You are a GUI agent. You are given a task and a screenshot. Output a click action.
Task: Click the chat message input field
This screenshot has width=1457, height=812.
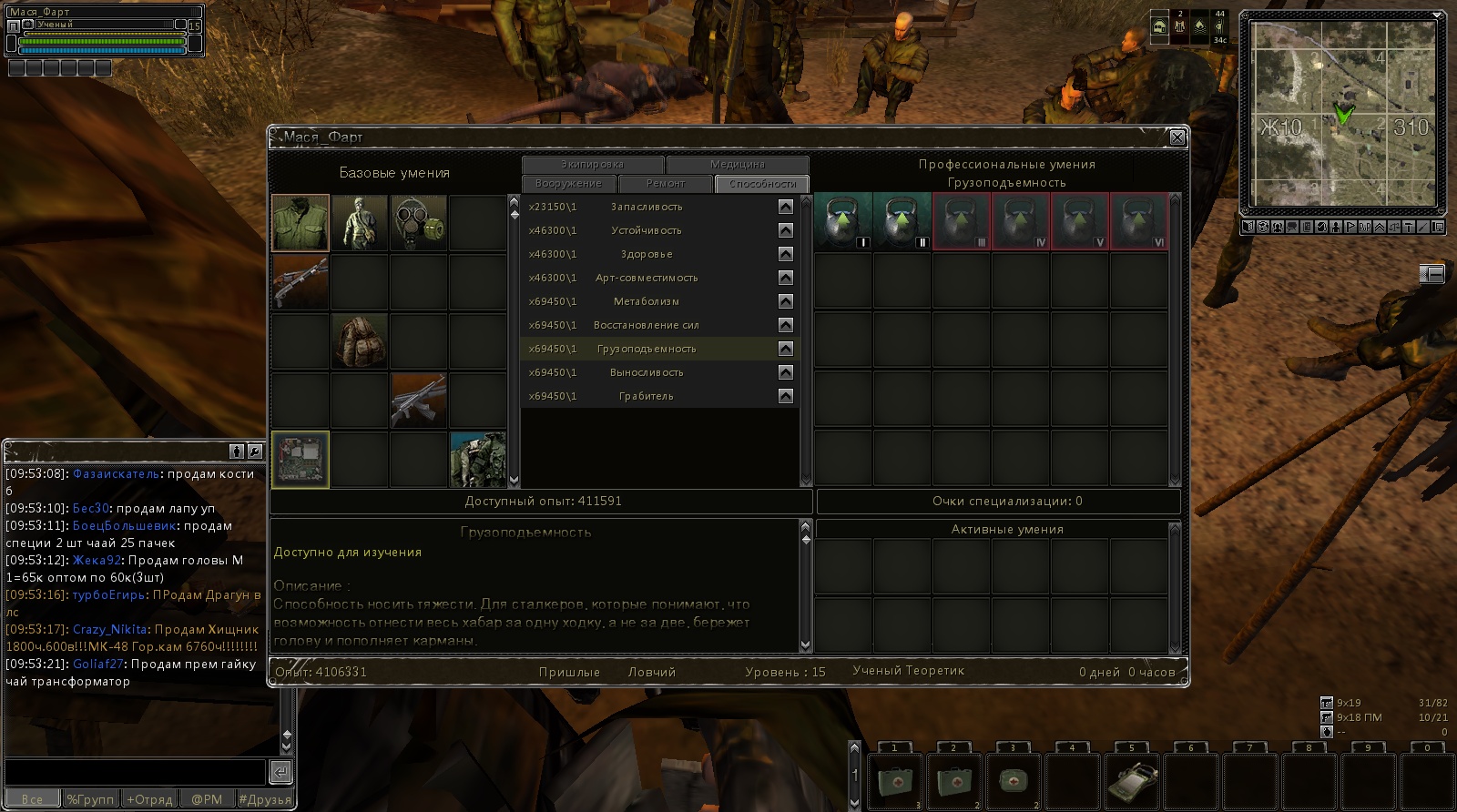coord(135,772)
